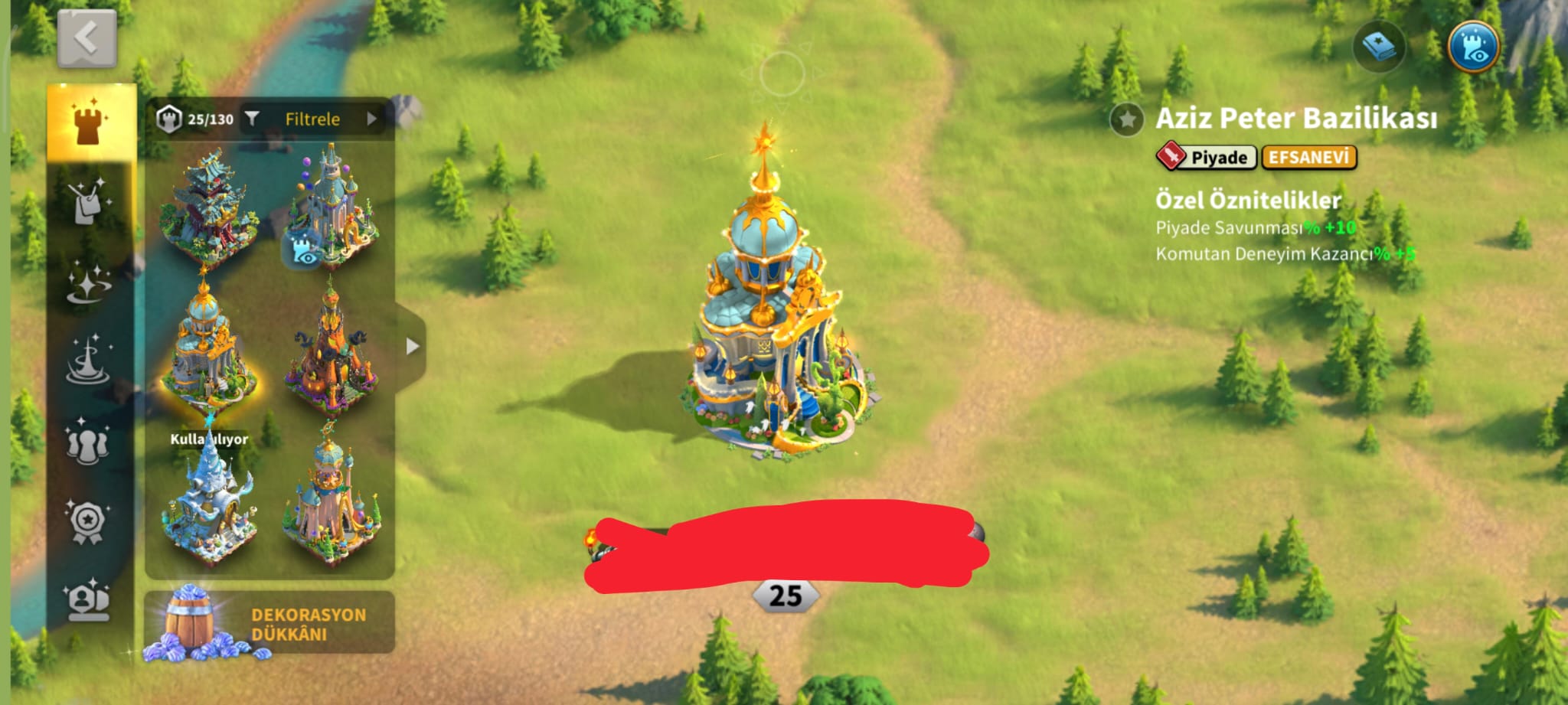Switch to the three figures category tab

(88, 442)
